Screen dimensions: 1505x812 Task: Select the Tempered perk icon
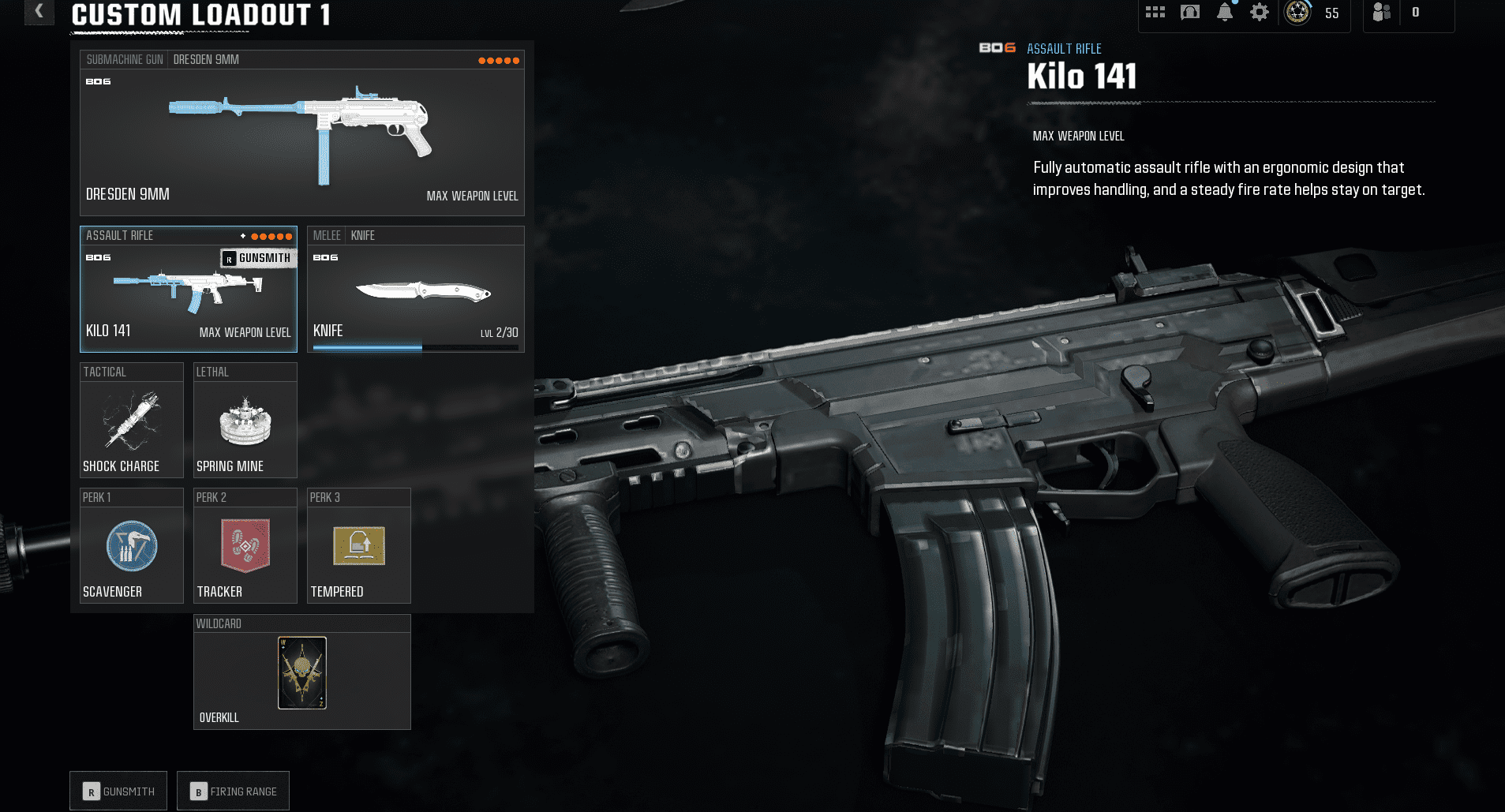[358, 545]
